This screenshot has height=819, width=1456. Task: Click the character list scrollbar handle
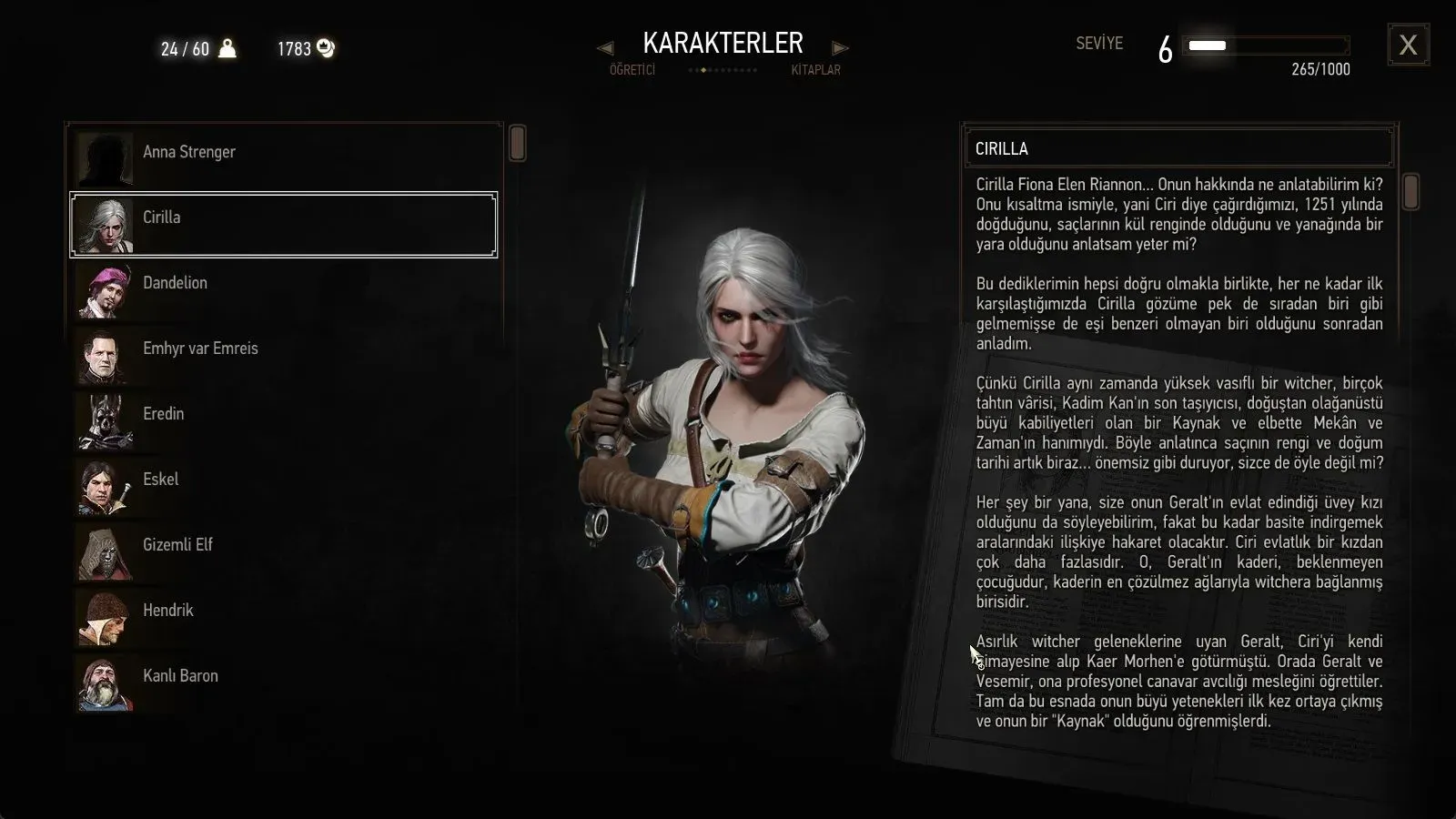(517, 144)
